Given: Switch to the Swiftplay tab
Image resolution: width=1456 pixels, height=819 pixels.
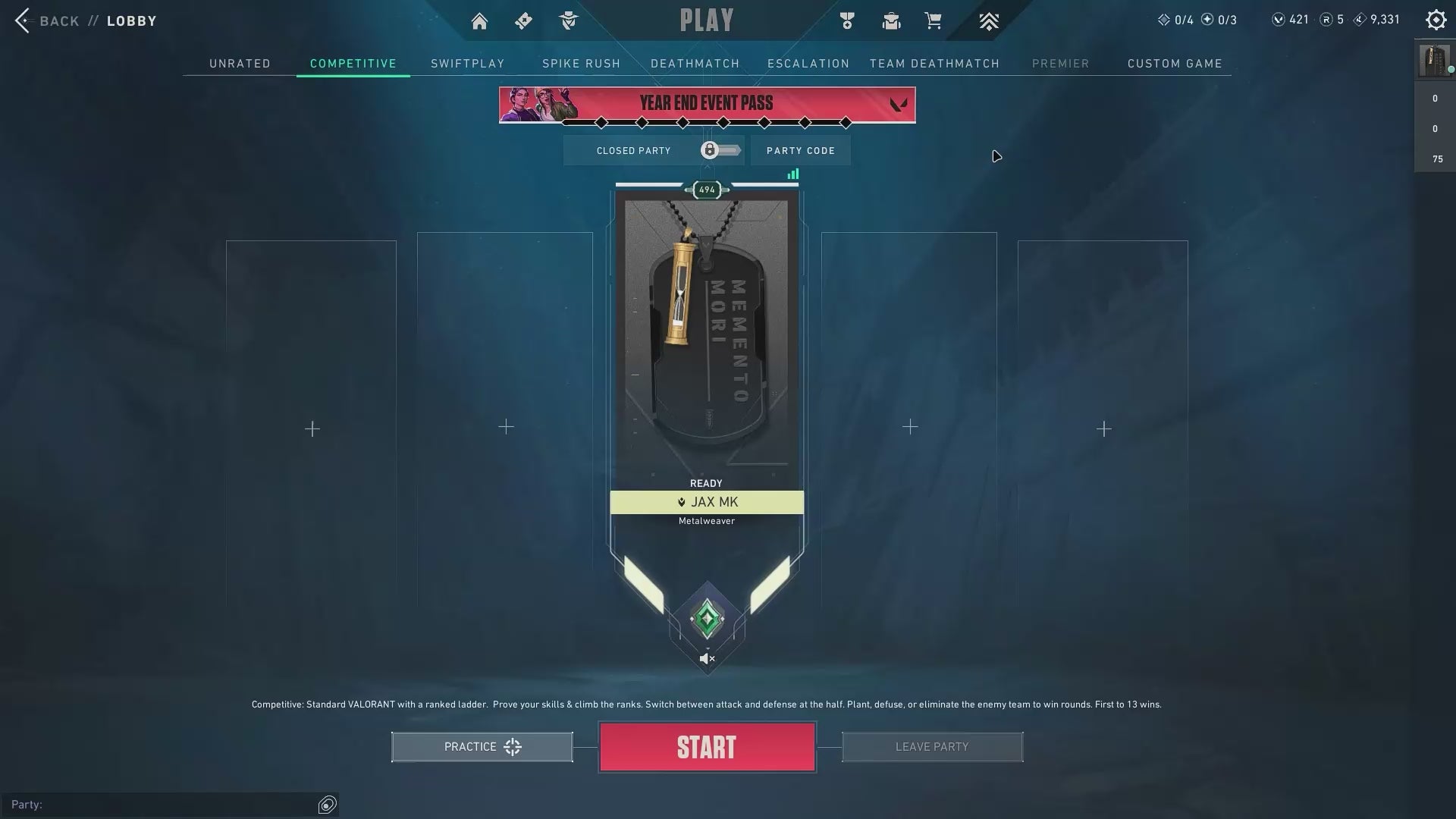Looking at the screenshot, I should click(467, 64).
